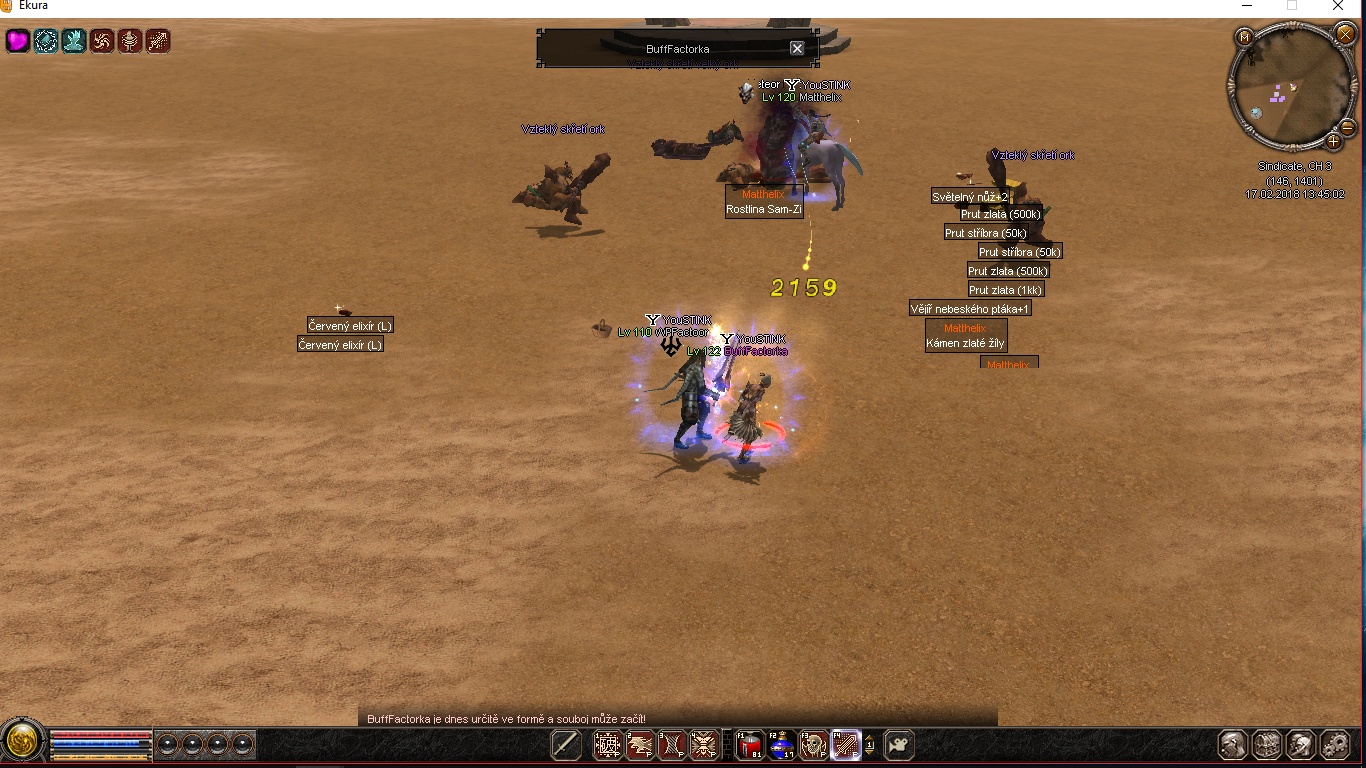Open the map with the M button

tap(1245, 37)
